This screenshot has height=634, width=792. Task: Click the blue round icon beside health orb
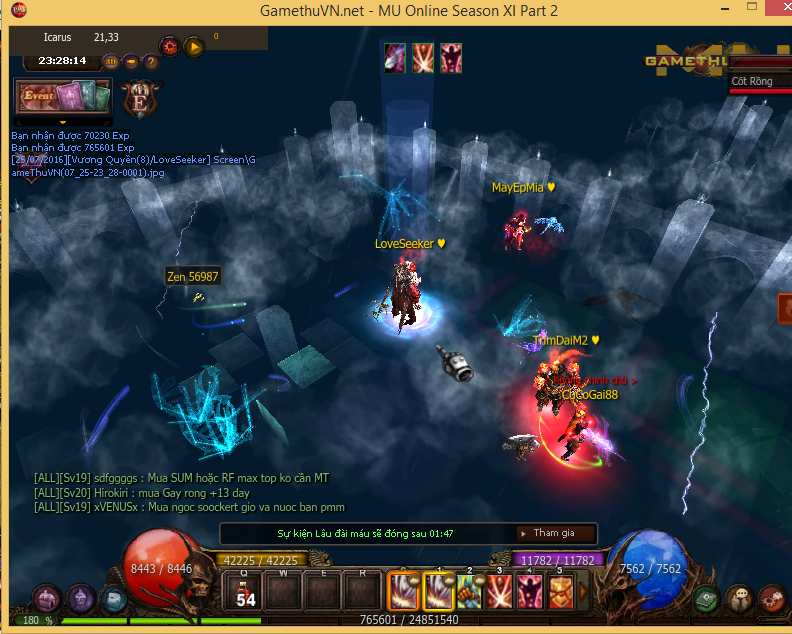(x=113, y=599)
